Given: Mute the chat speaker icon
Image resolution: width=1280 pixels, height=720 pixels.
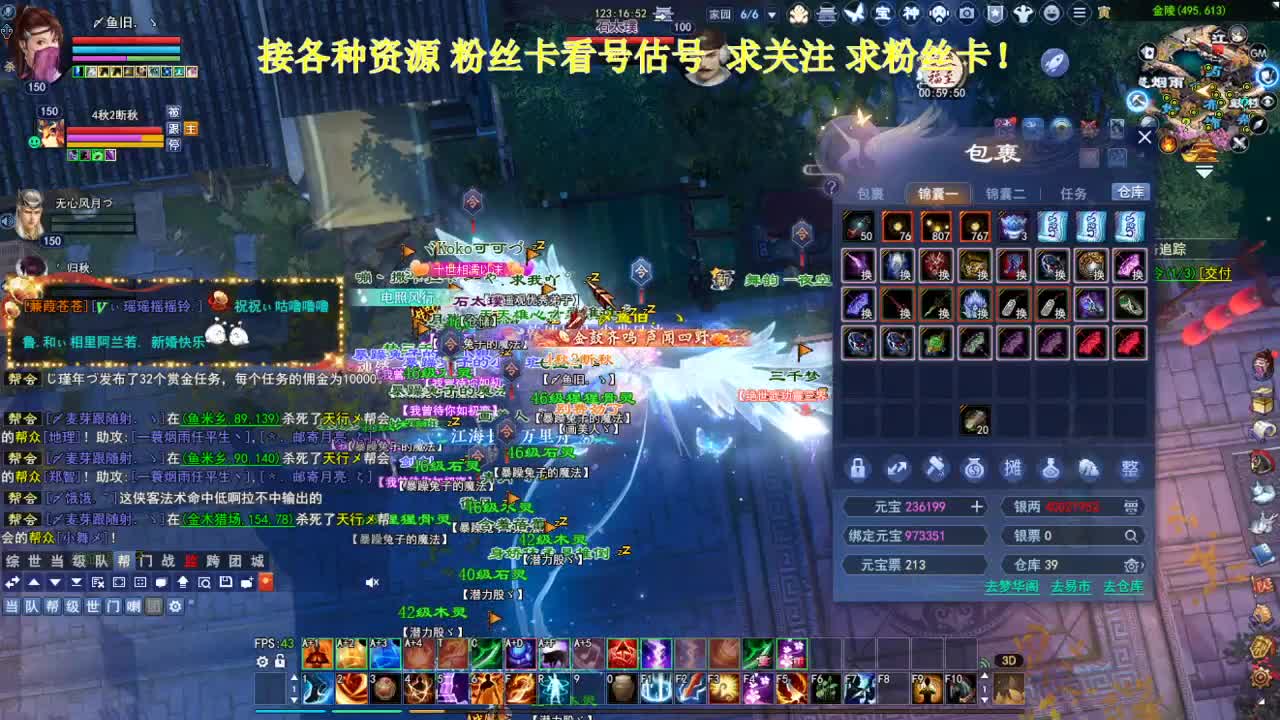Looking at the screenshot, I should (x=371, y=582).
